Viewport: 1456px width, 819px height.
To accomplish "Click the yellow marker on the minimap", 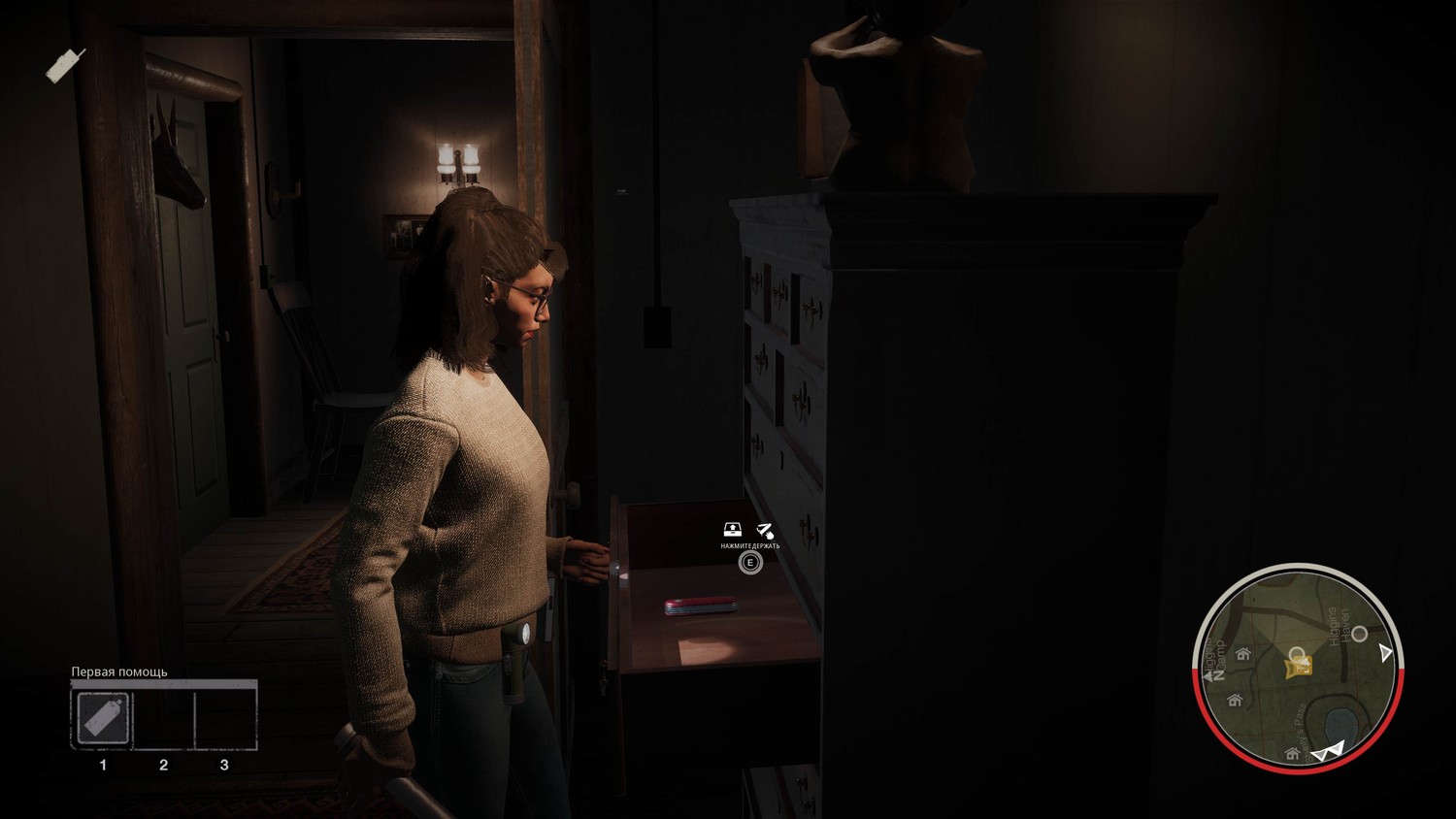I will coord(1298,666).
